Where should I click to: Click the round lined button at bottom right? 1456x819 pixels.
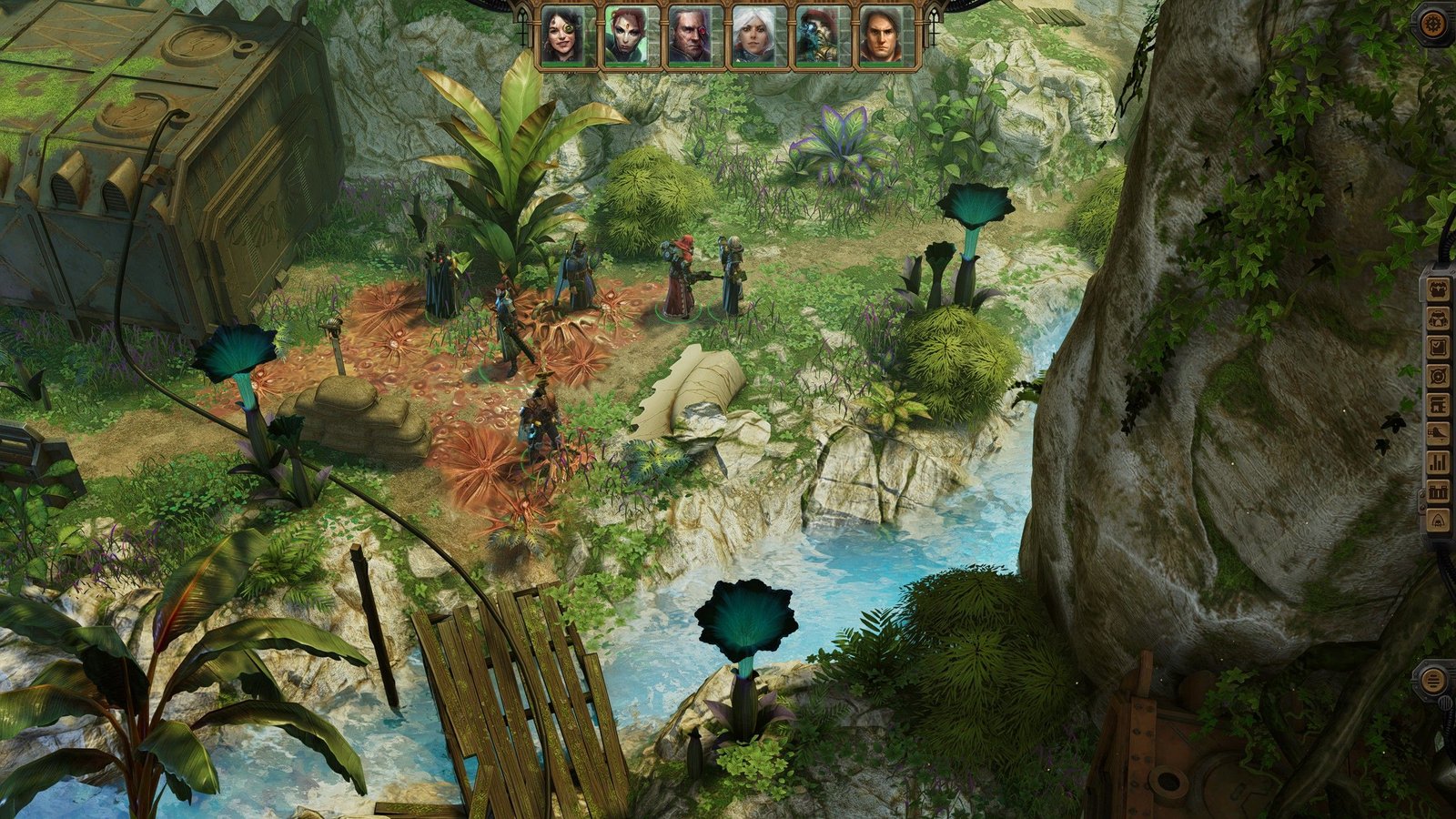point(1433,680)
